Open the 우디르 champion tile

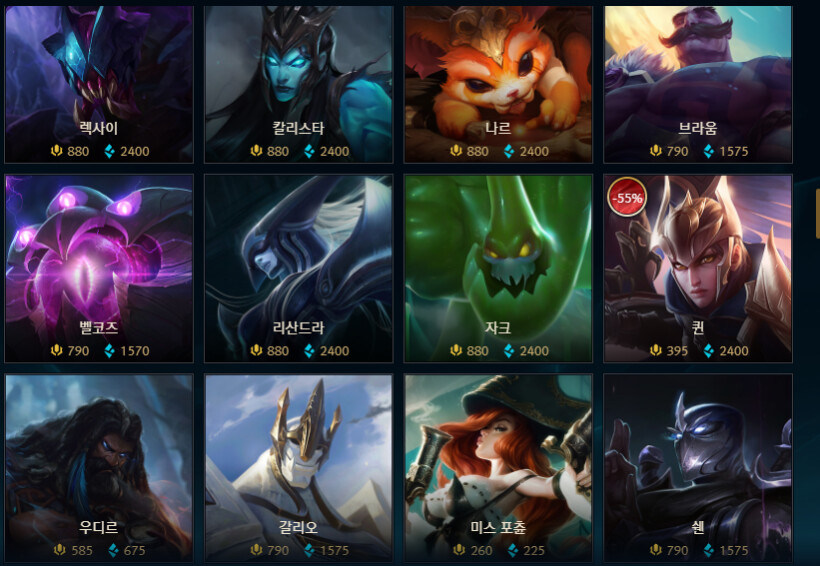coord(98,465)
